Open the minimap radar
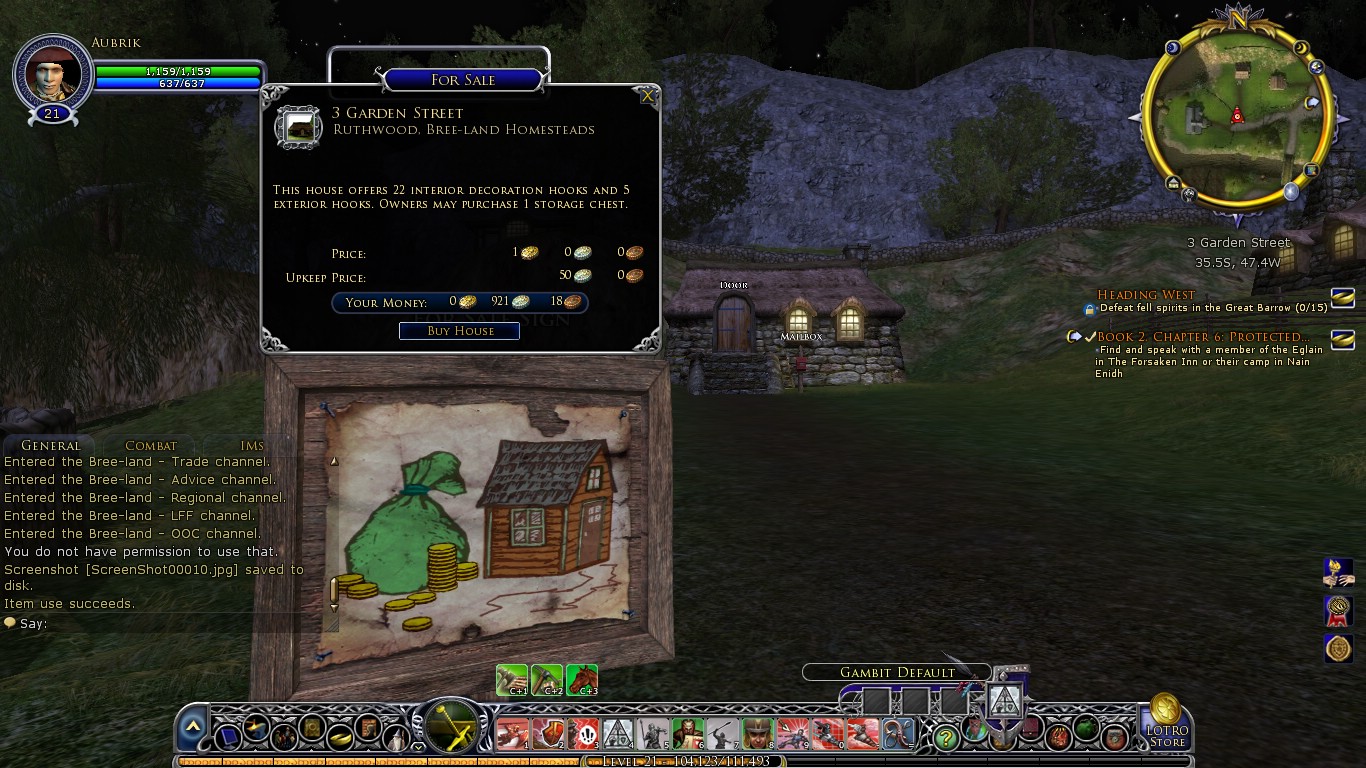 [x=1236, y=117]
